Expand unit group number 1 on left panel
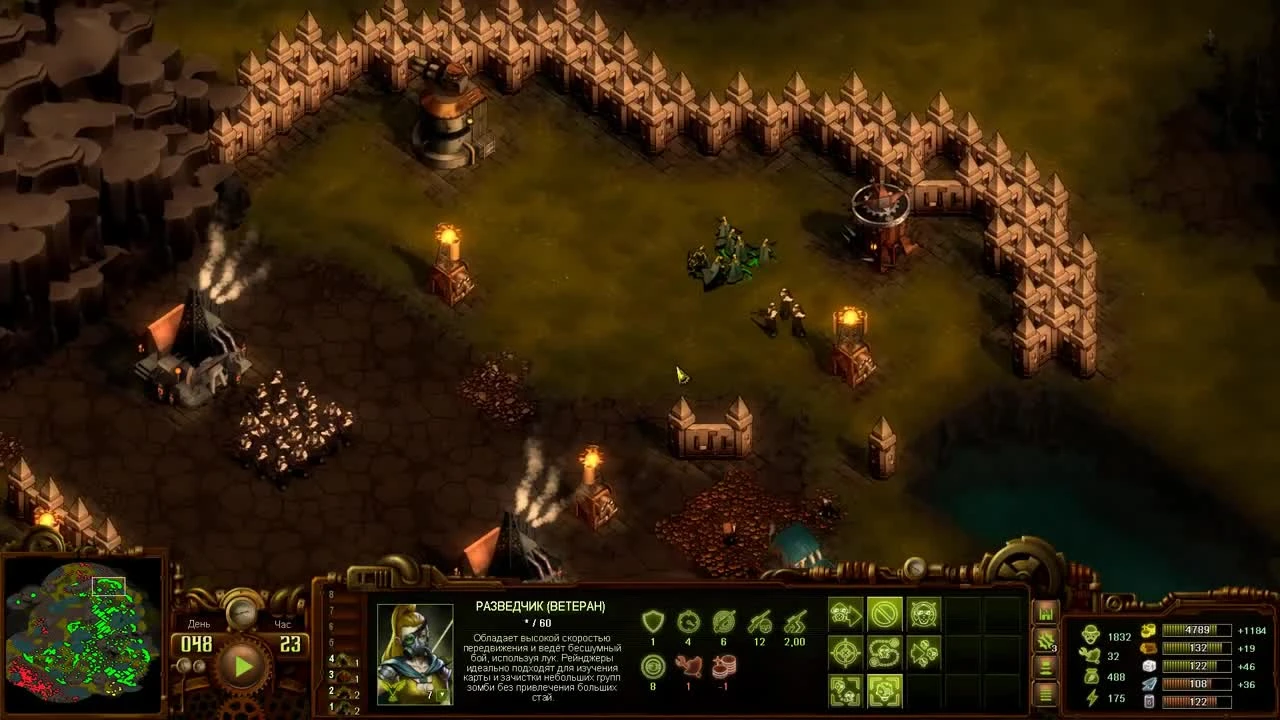1280x720 pixels. click(331, 706)
